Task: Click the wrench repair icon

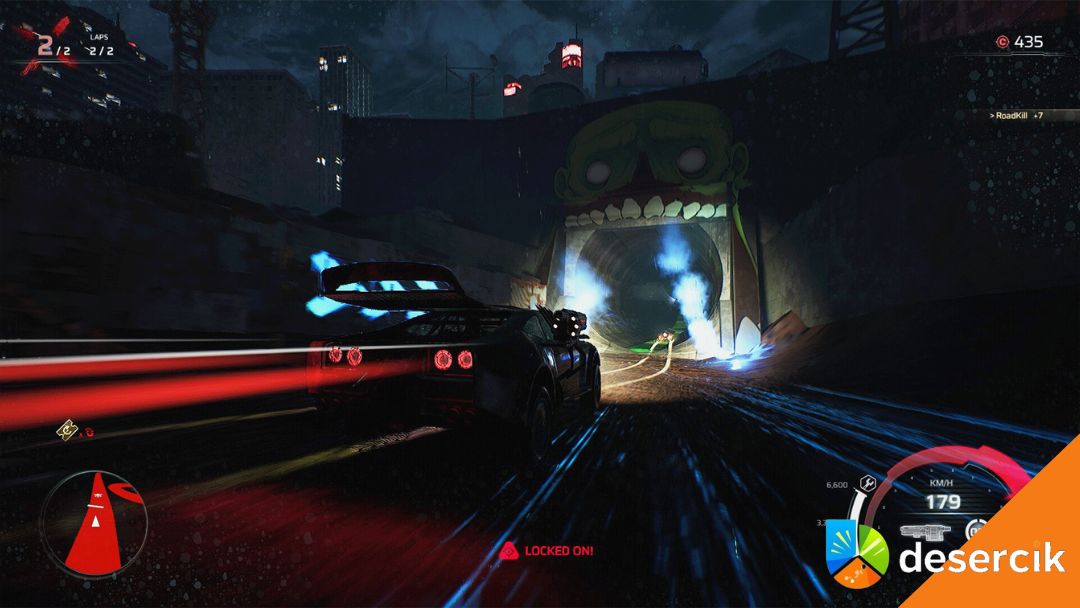Action: 868,484
